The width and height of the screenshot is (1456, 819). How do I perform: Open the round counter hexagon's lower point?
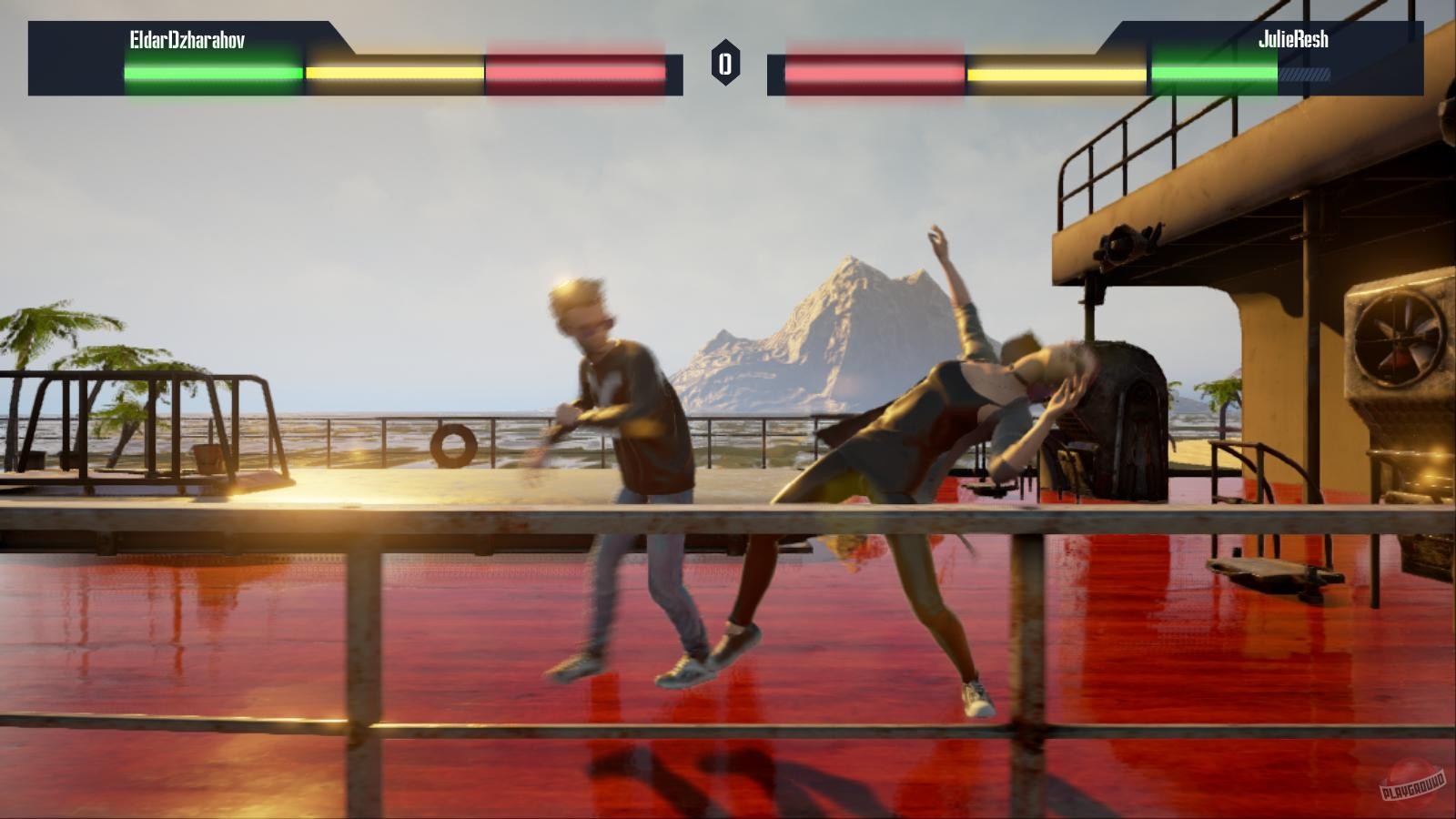pyautogui.click(x=725, y=84)
